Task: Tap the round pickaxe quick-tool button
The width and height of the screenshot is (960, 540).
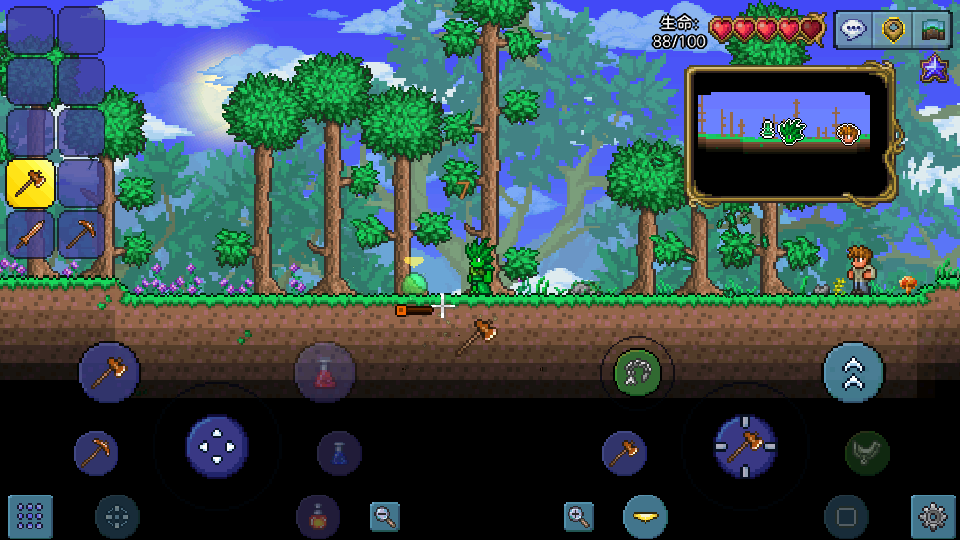Action: tap(96, 453)
